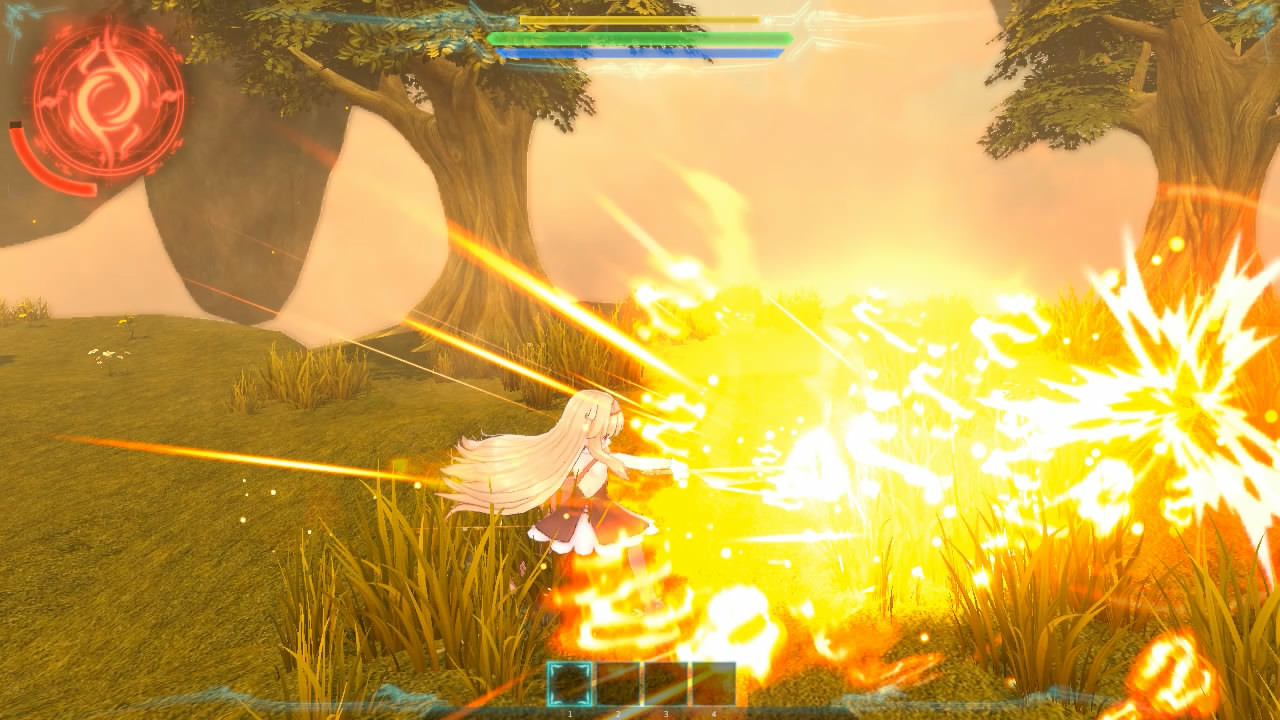Choose hotbar slot number 2
The width and height of the screenshot is (1280, 720).
click(618, 684)
